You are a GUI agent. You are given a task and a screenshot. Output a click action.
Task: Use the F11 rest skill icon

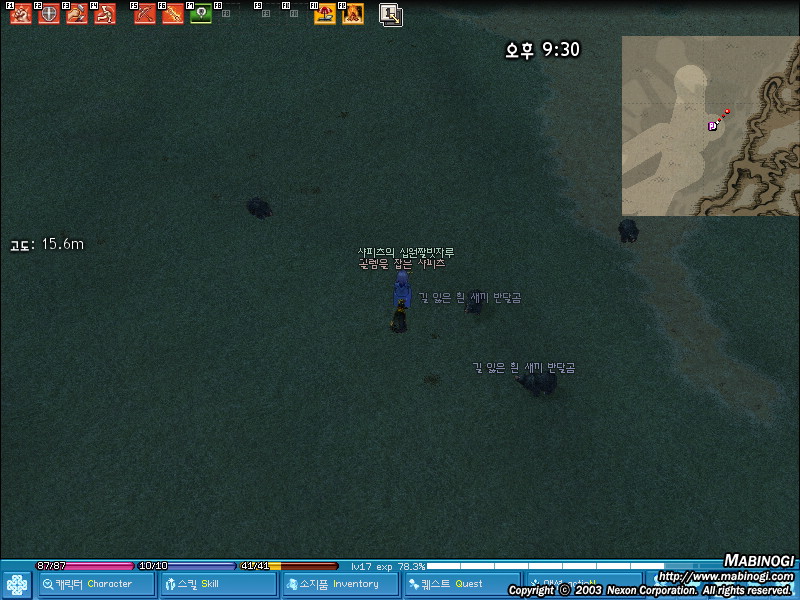pos(325,15)
